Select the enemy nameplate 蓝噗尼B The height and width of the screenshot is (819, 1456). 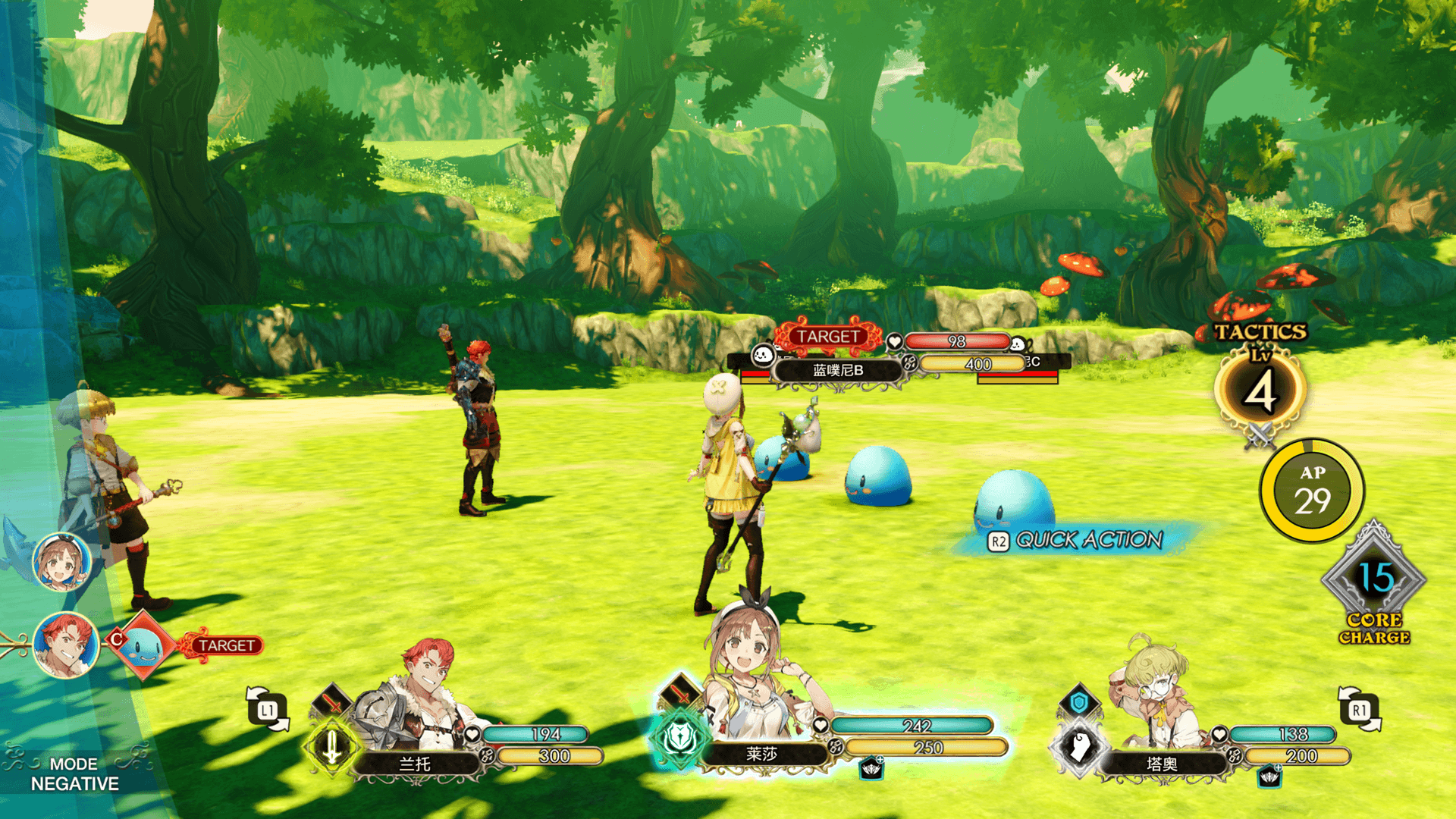pyautogui.click(x=837, y=370)
